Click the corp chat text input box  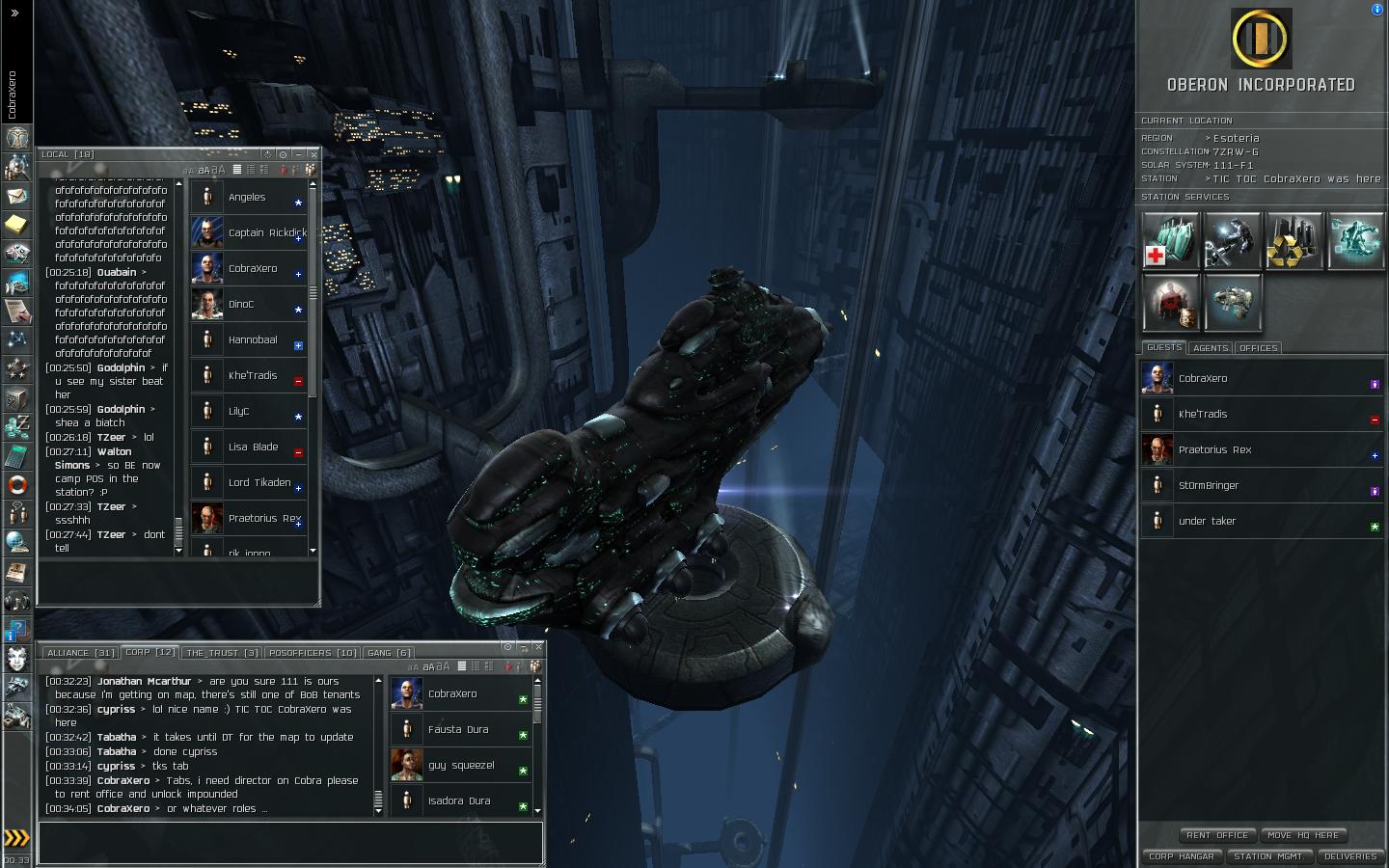[x=289, y=842]
